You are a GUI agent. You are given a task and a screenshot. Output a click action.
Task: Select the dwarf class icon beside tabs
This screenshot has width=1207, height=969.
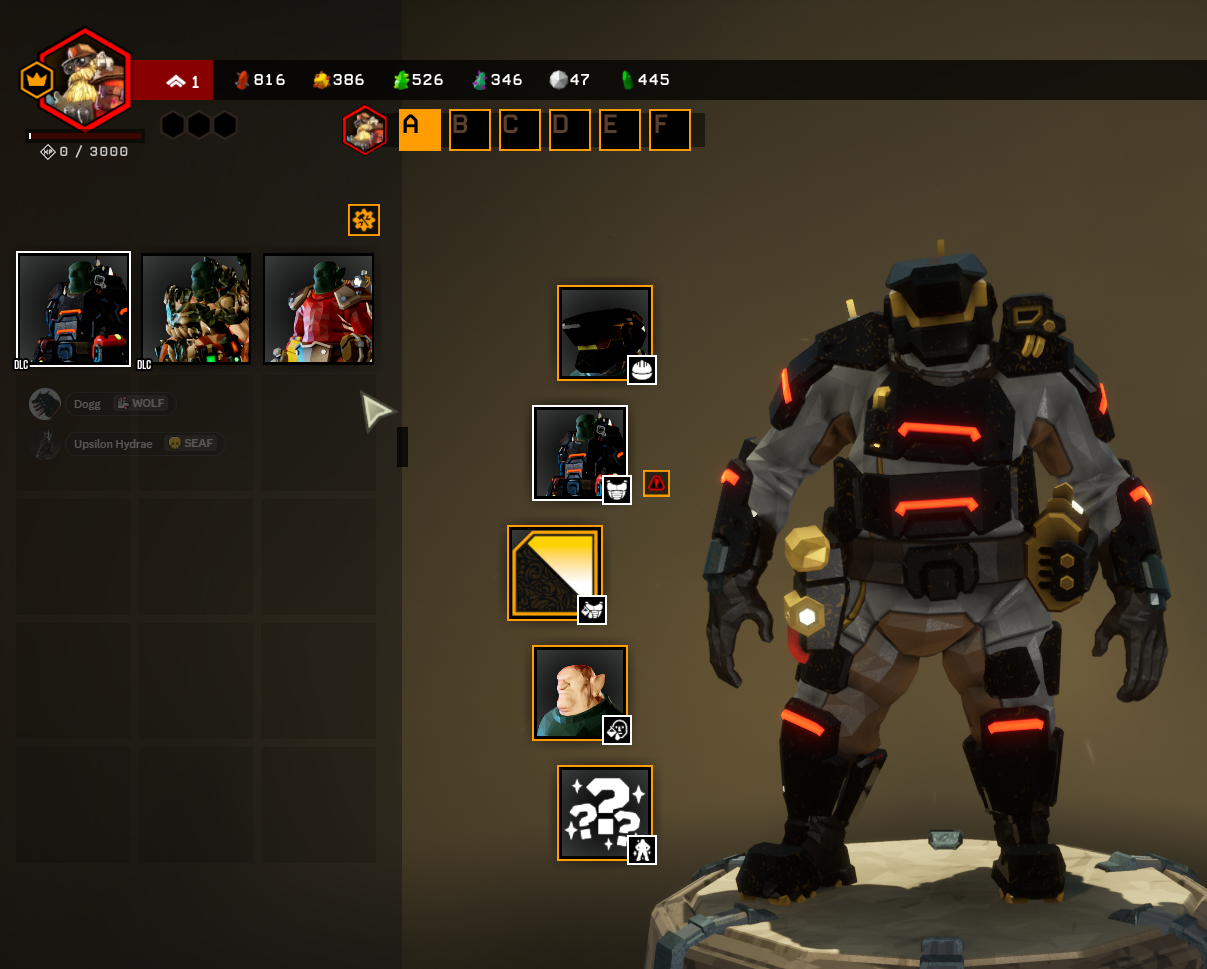[x=365, y=130]
